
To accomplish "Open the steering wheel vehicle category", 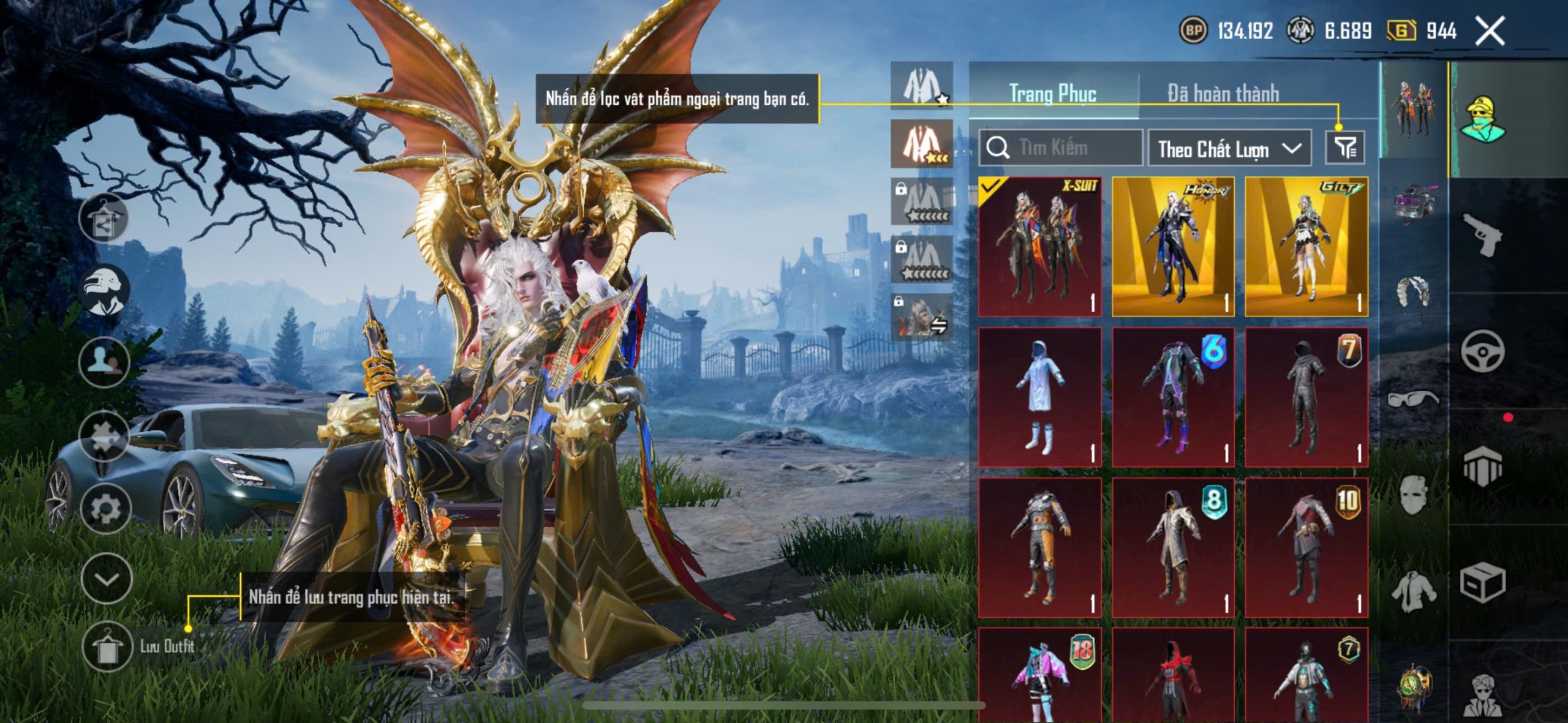I will click(1482, 351).
